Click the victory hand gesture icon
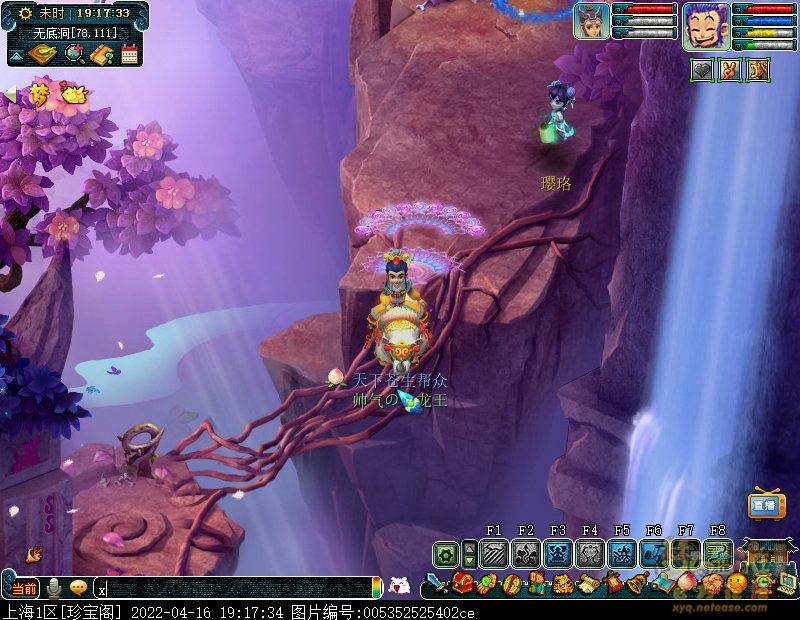Screen dimensions: 800x620 pos(731,69)
